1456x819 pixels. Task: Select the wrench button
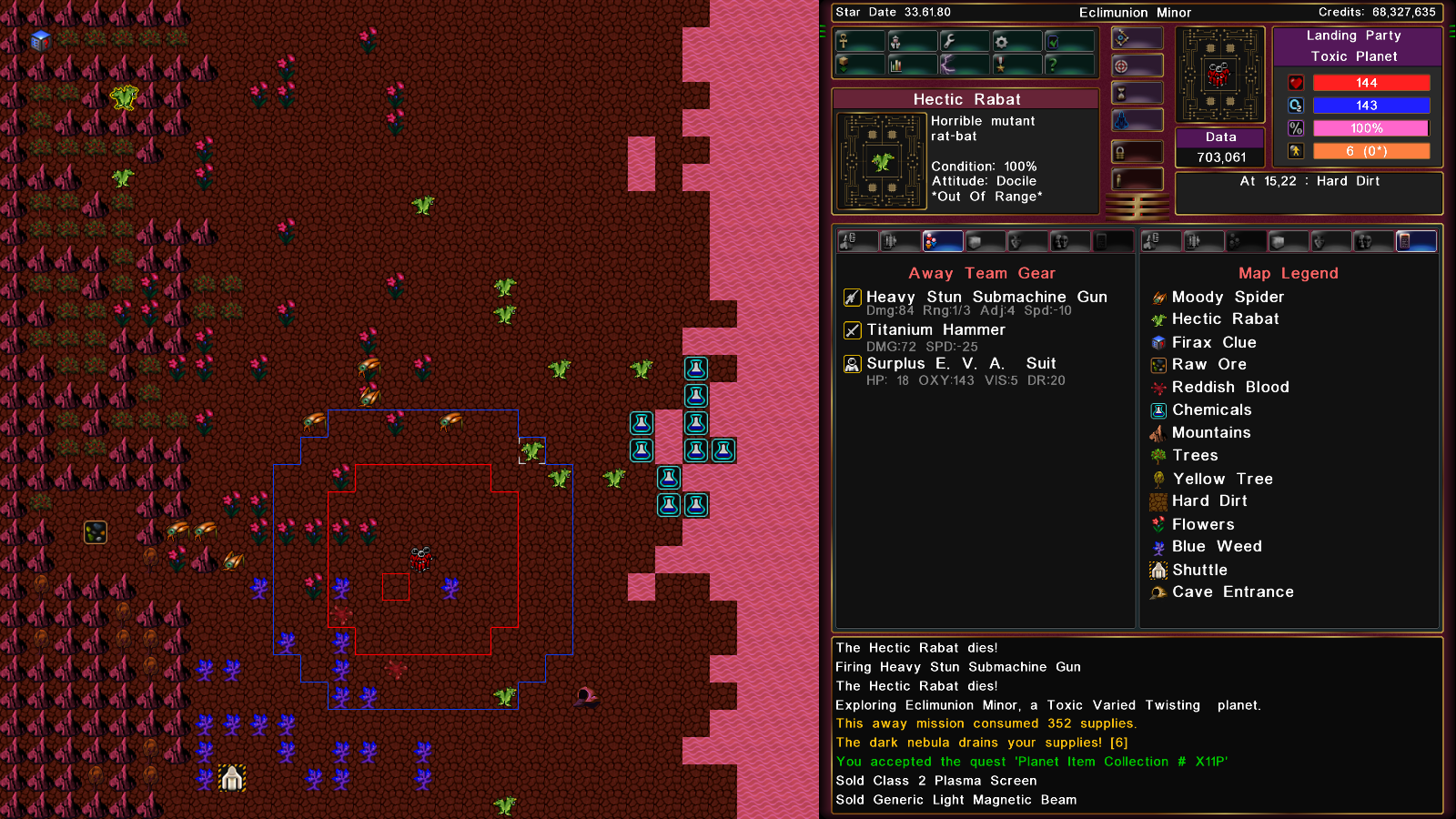pos(965,41)
